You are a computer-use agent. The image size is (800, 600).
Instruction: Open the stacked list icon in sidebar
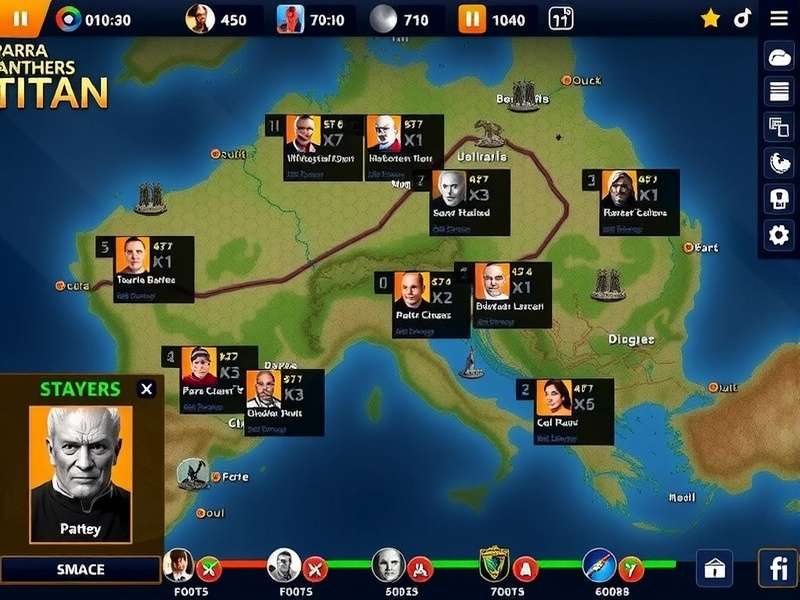pos(778,92)
